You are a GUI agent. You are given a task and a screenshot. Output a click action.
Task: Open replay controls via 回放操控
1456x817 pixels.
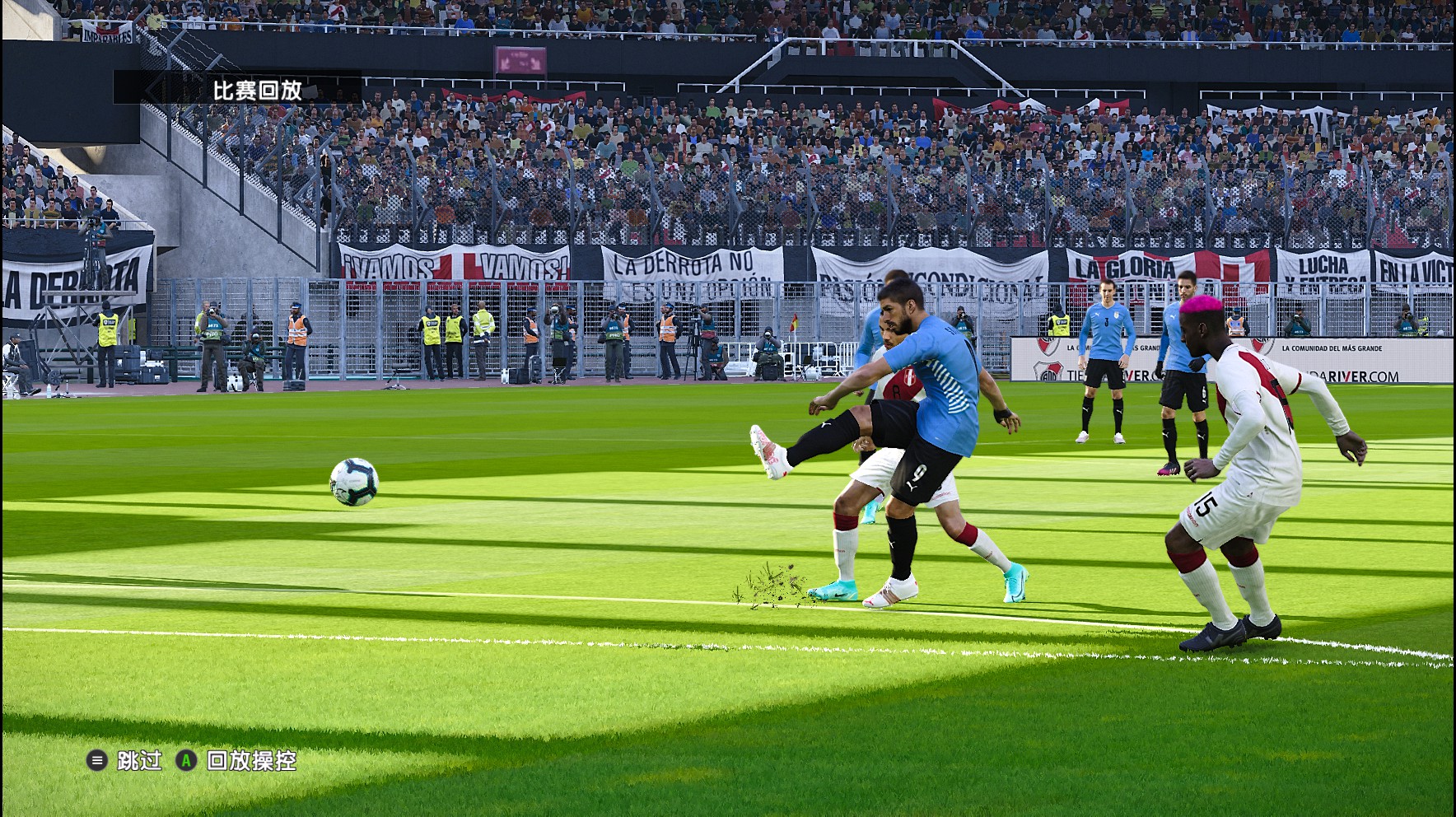coord(238,760)
